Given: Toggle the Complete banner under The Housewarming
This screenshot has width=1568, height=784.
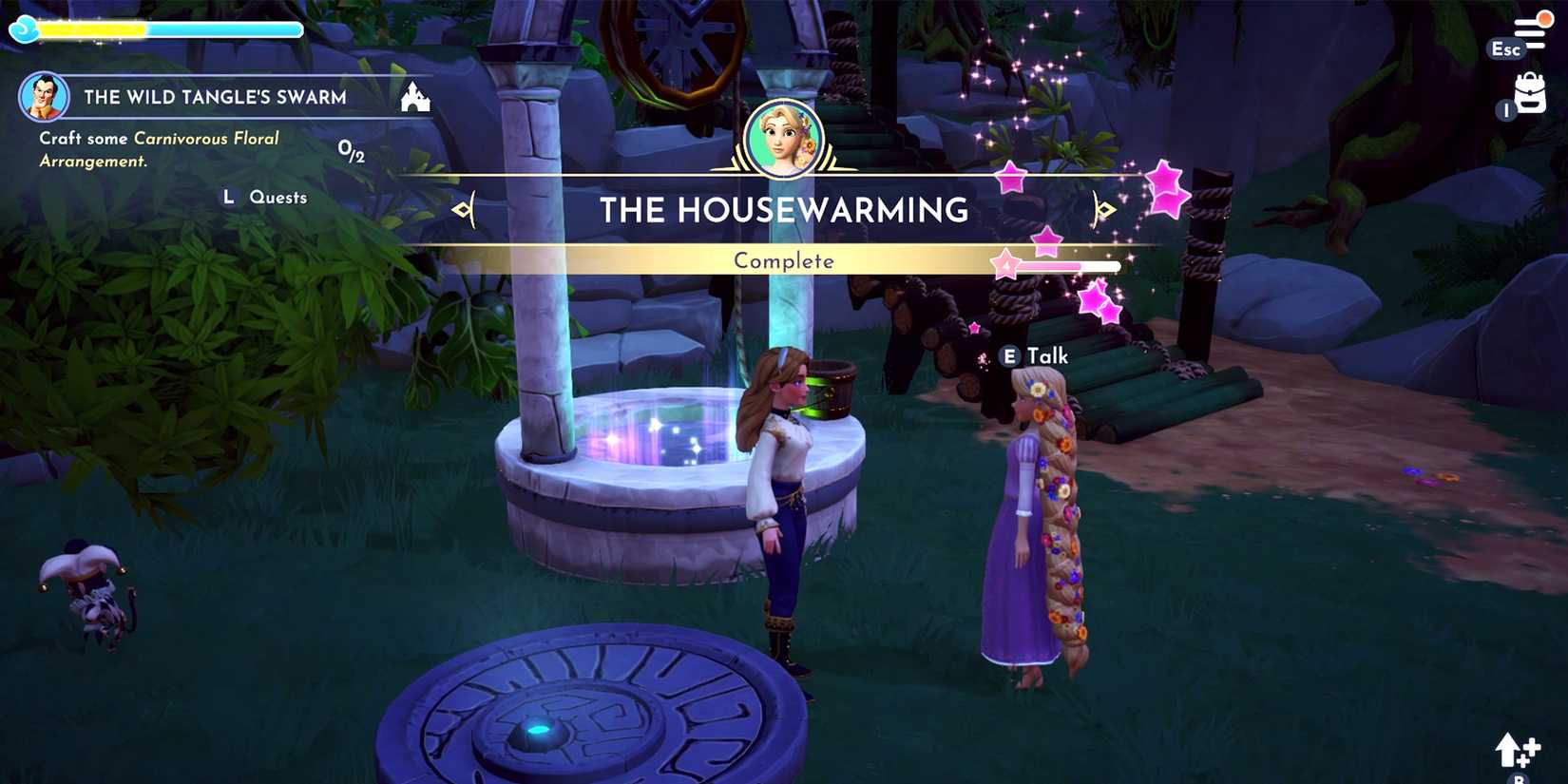Looking at the screenshot, I should (783, 259).
